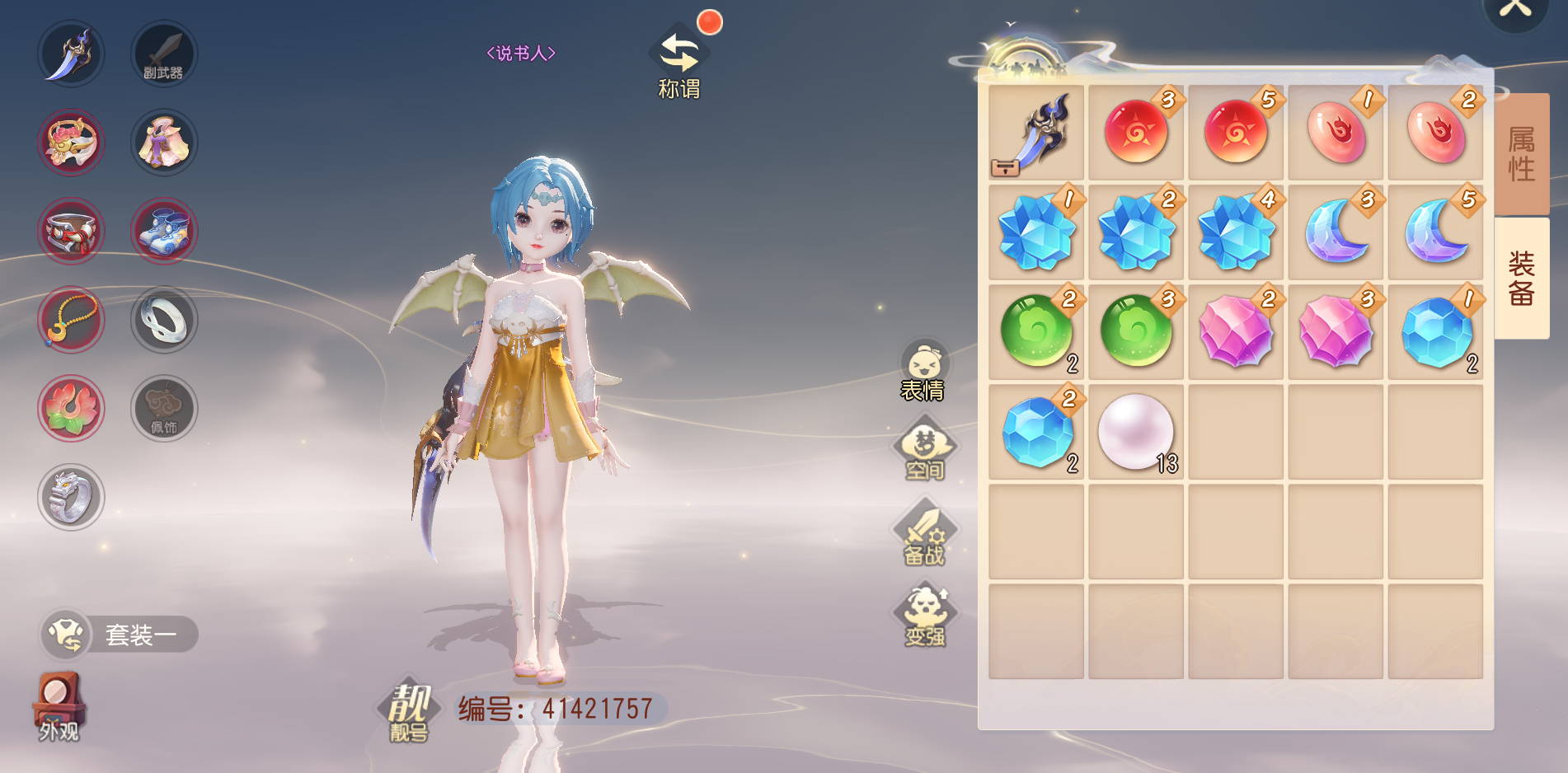This screenshot has height=773, width=1568.
Task: Select the empty 佩饰 accessory slot
Action: [x=164, y=409]
